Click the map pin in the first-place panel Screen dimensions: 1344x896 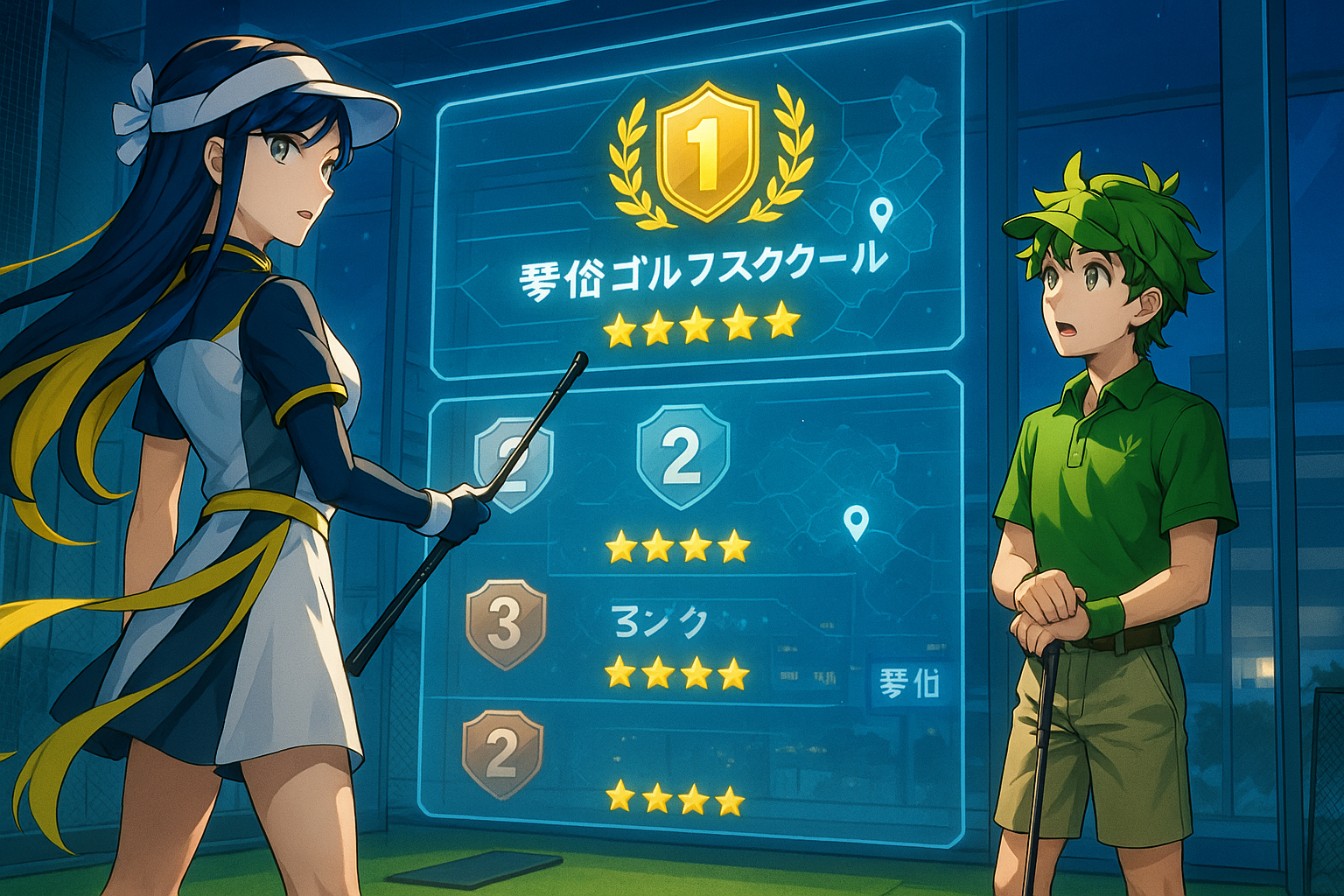880,213
